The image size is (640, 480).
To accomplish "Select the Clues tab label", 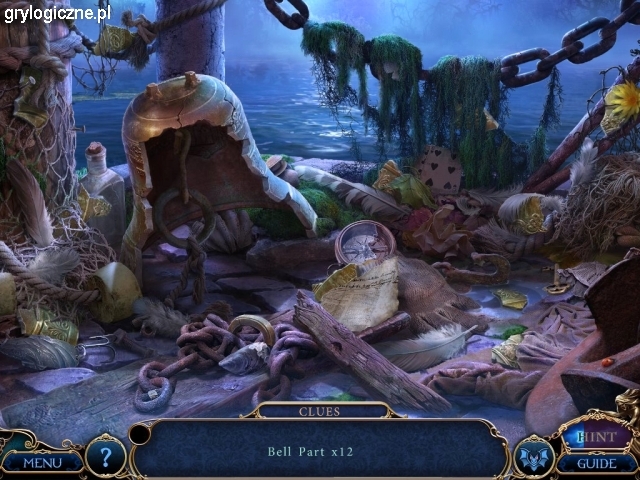I will [x=319, y=411].
